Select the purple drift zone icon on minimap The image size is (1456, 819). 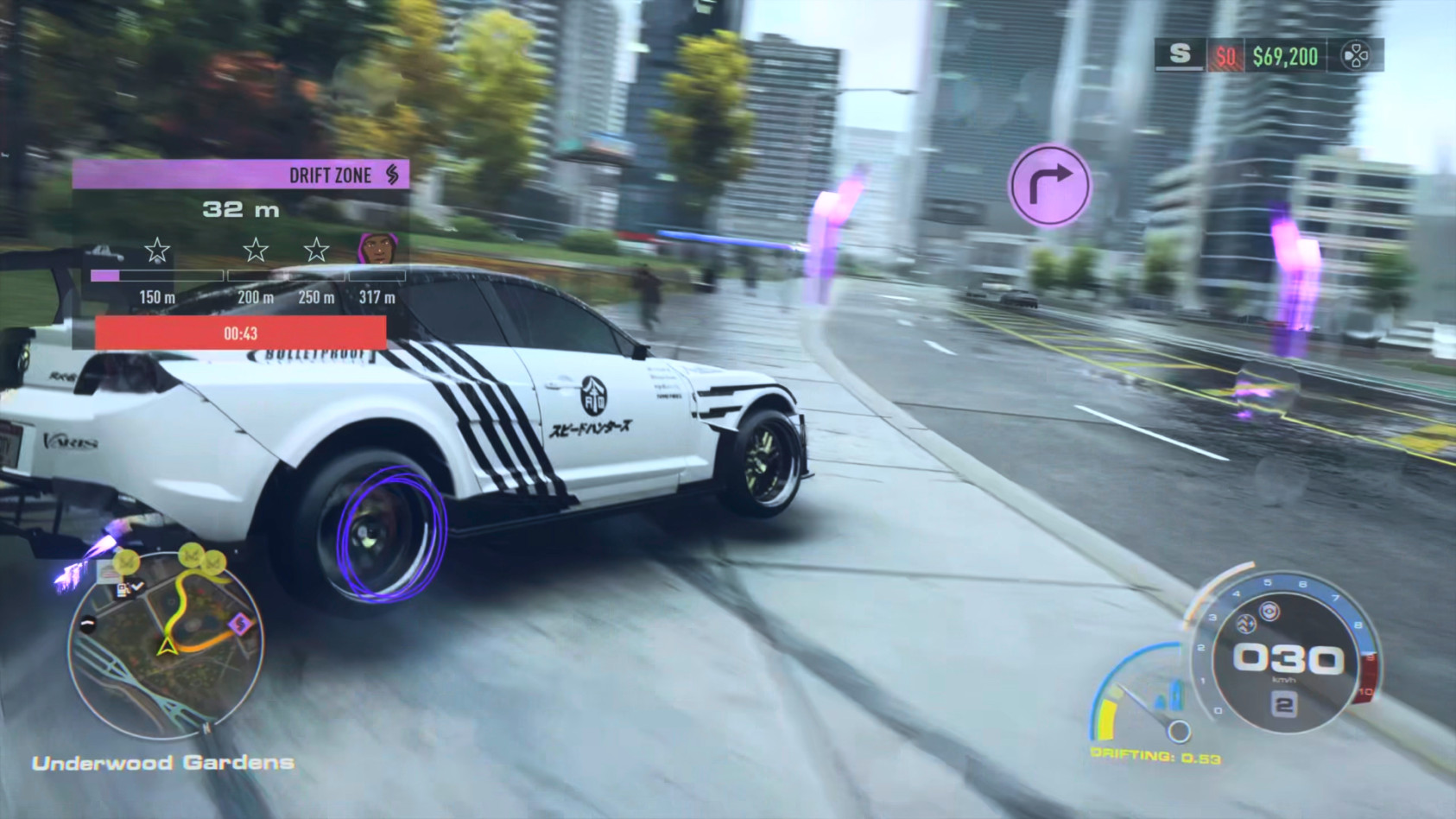coord(239,624)
